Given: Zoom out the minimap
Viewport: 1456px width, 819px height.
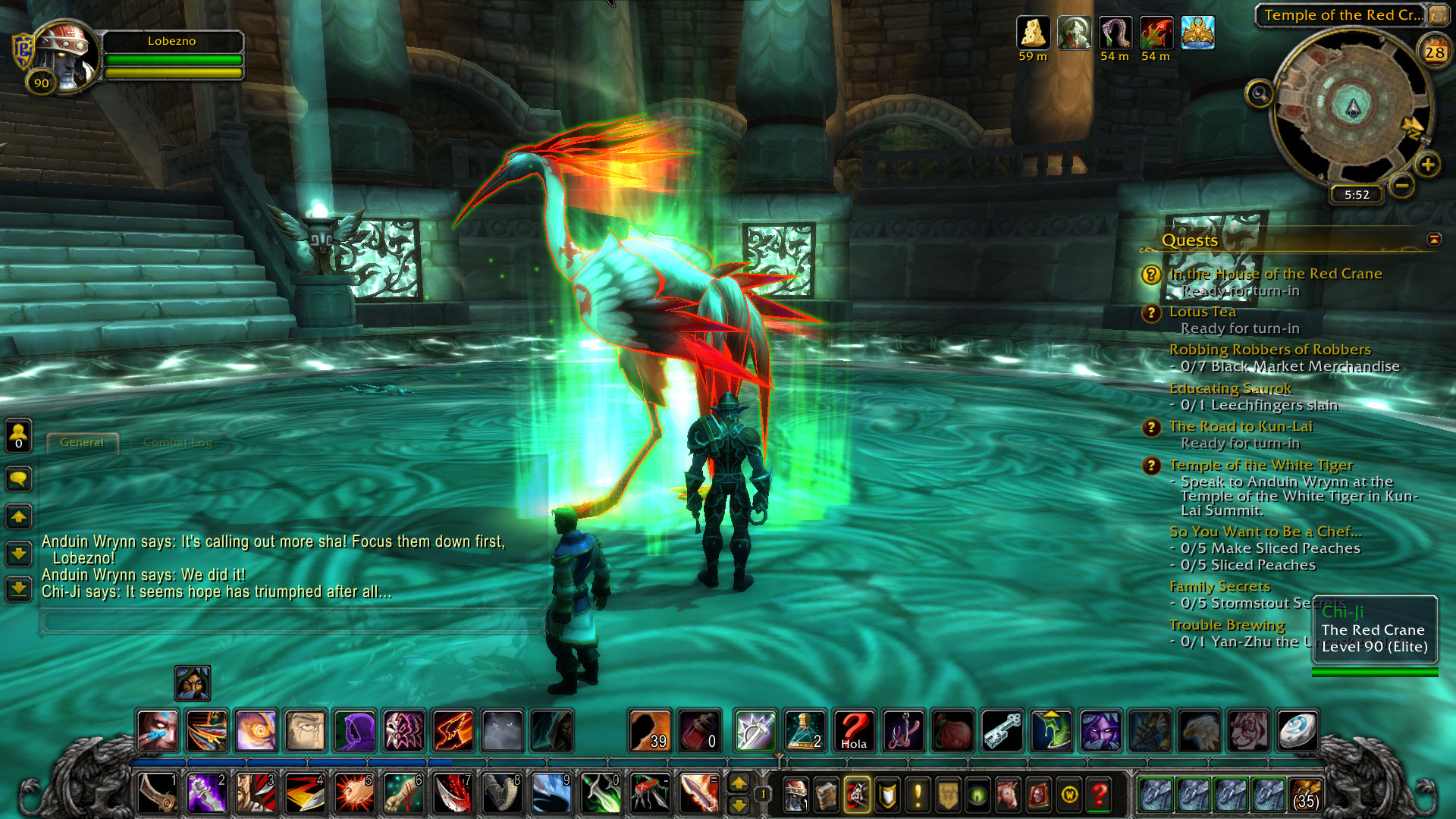Looking at the screenshot, I should (x=1402, y=185).
